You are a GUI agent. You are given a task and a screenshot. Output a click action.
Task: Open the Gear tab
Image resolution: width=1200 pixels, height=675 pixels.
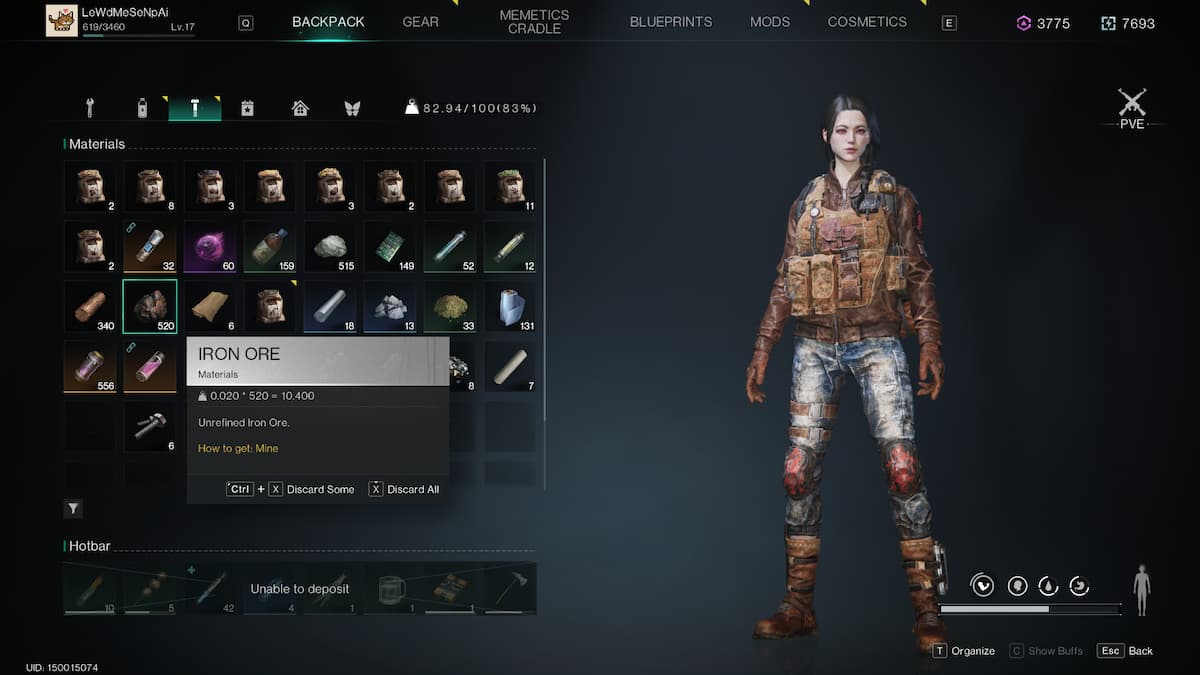point(420,22)
